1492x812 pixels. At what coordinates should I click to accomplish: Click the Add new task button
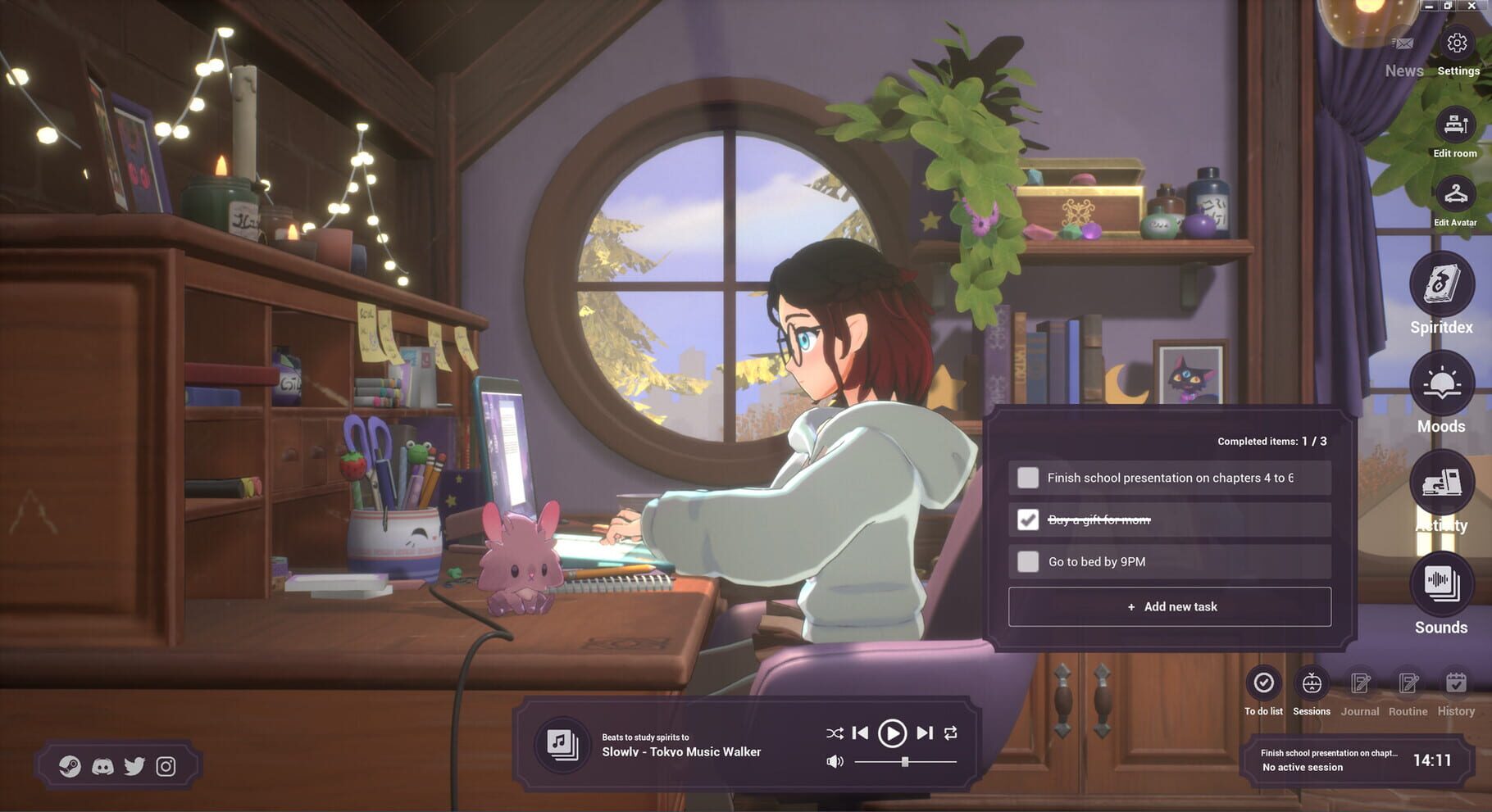(x=1170, y=606)
